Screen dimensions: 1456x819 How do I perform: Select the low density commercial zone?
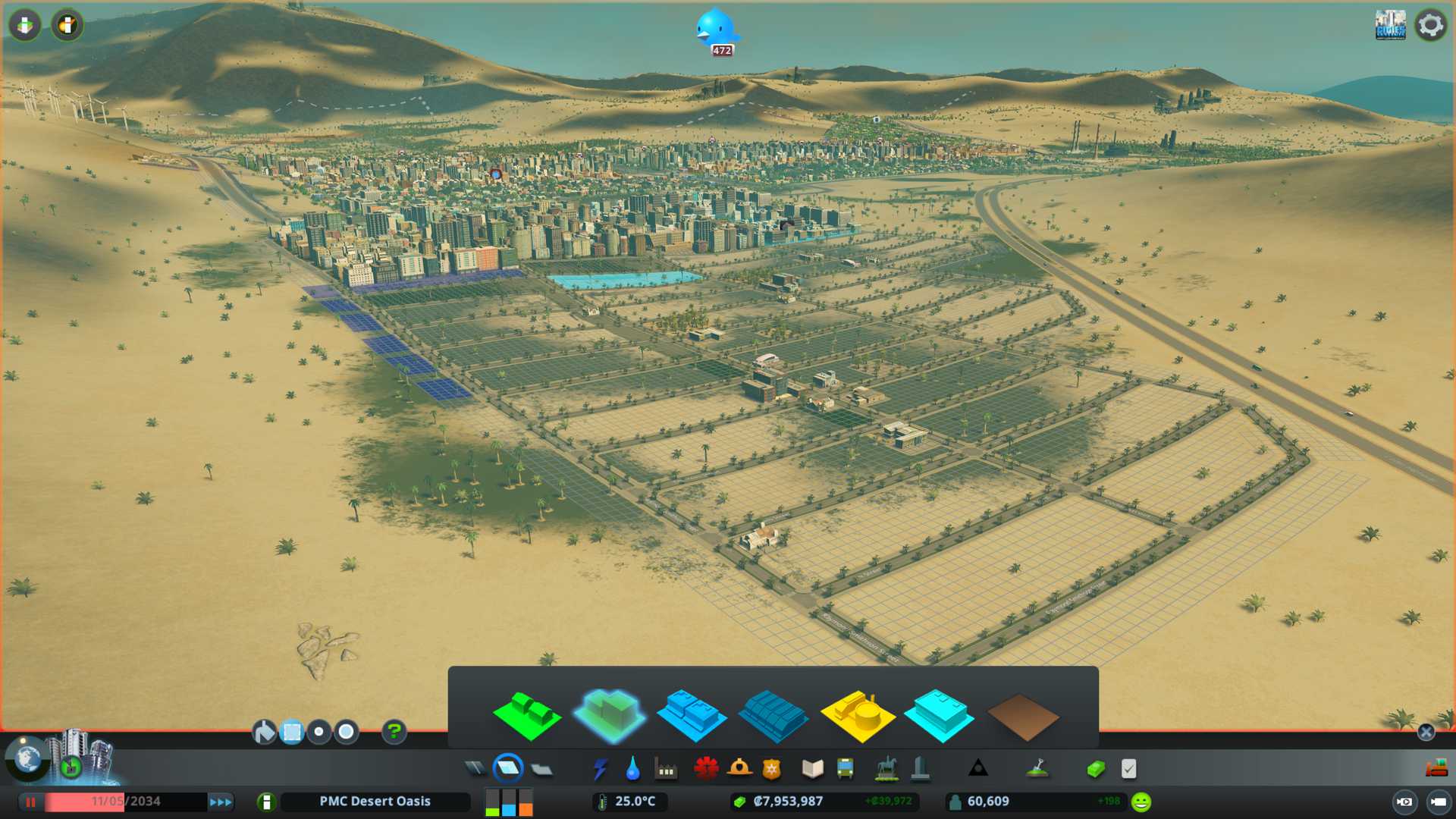(692, 715)
